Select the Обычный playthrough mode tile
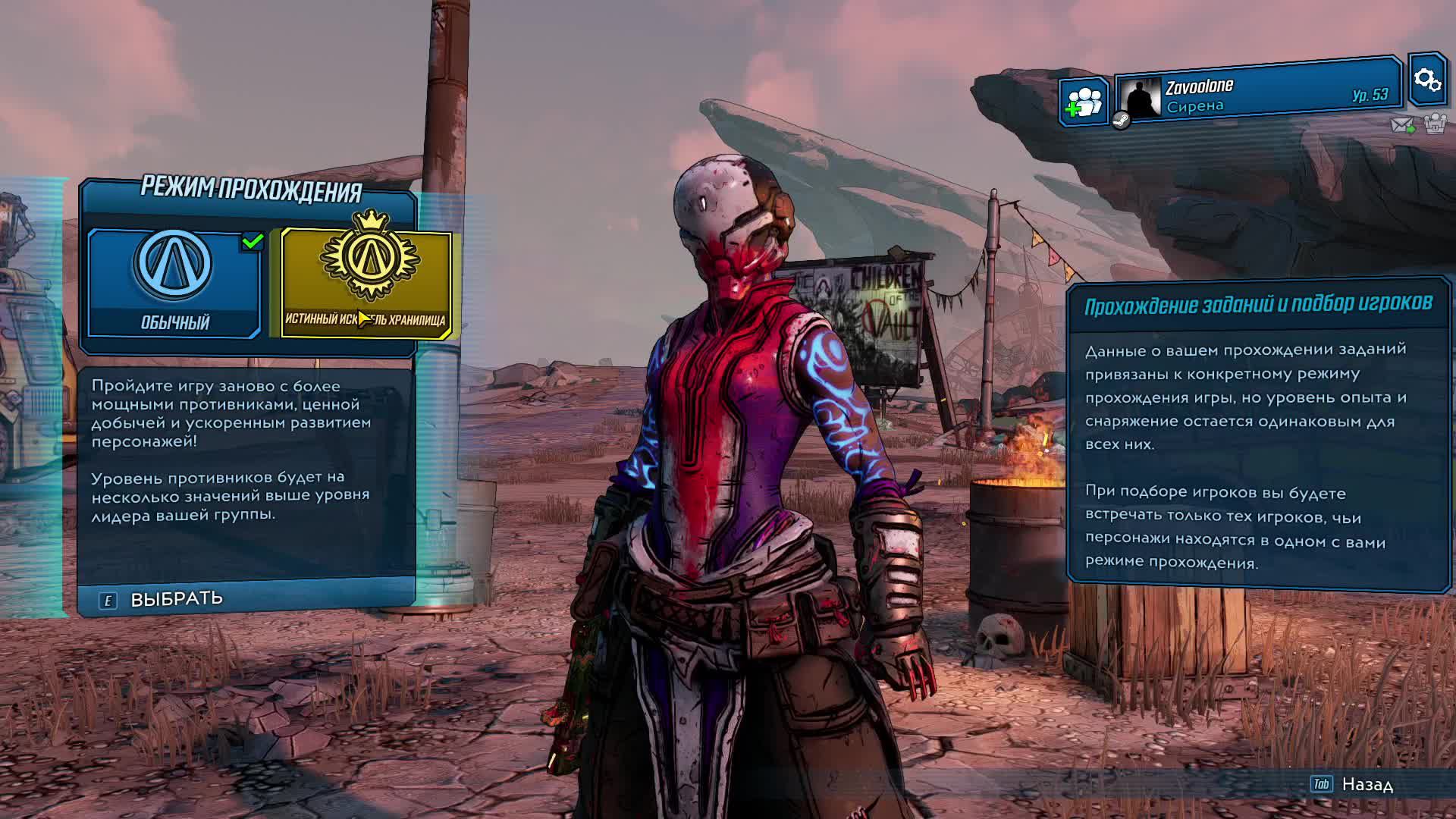 174,282
